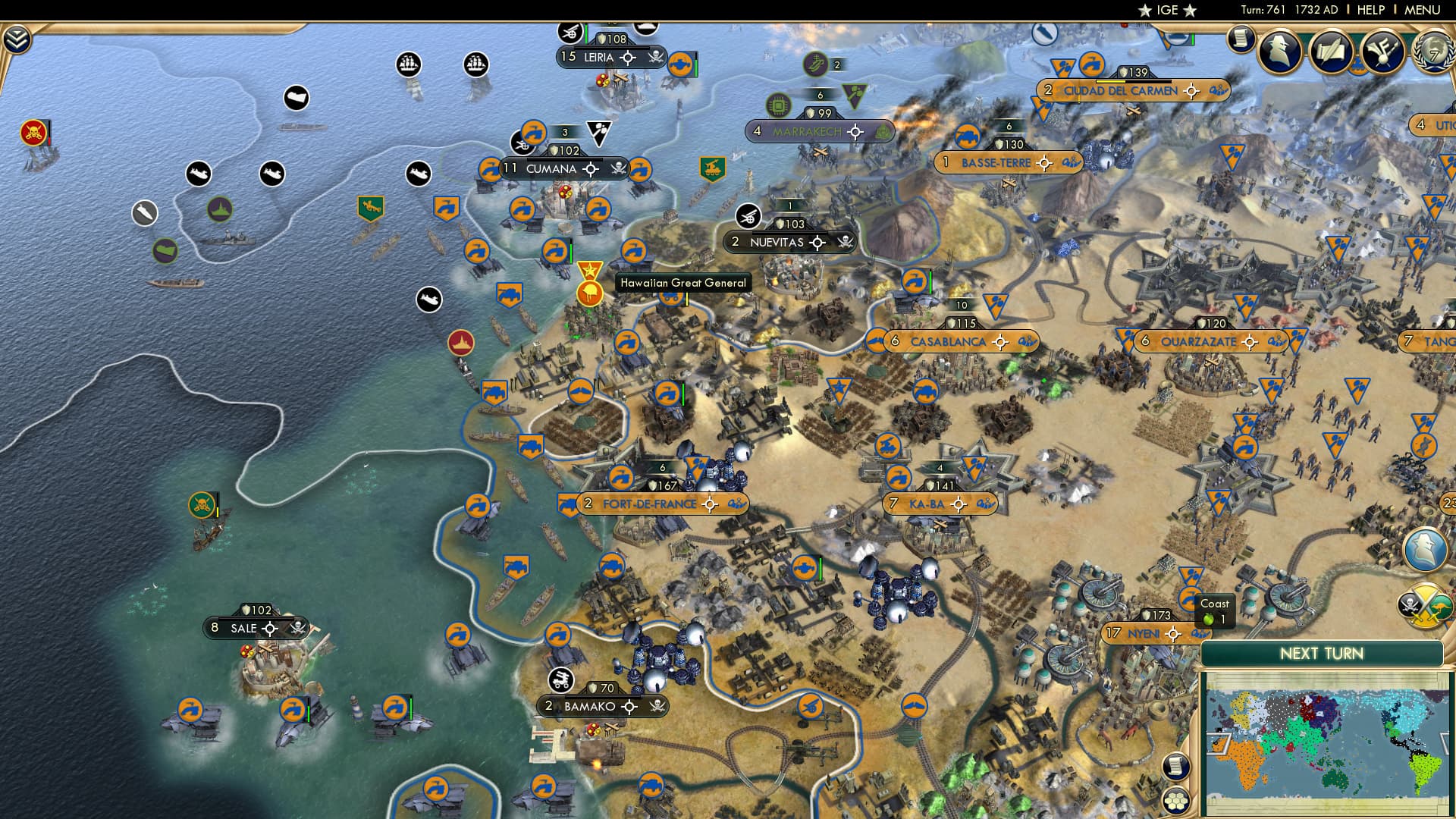Click the scroll icon above the bottom-right hexagon
The image size is (1456, 819).
tap(1176, 767)
